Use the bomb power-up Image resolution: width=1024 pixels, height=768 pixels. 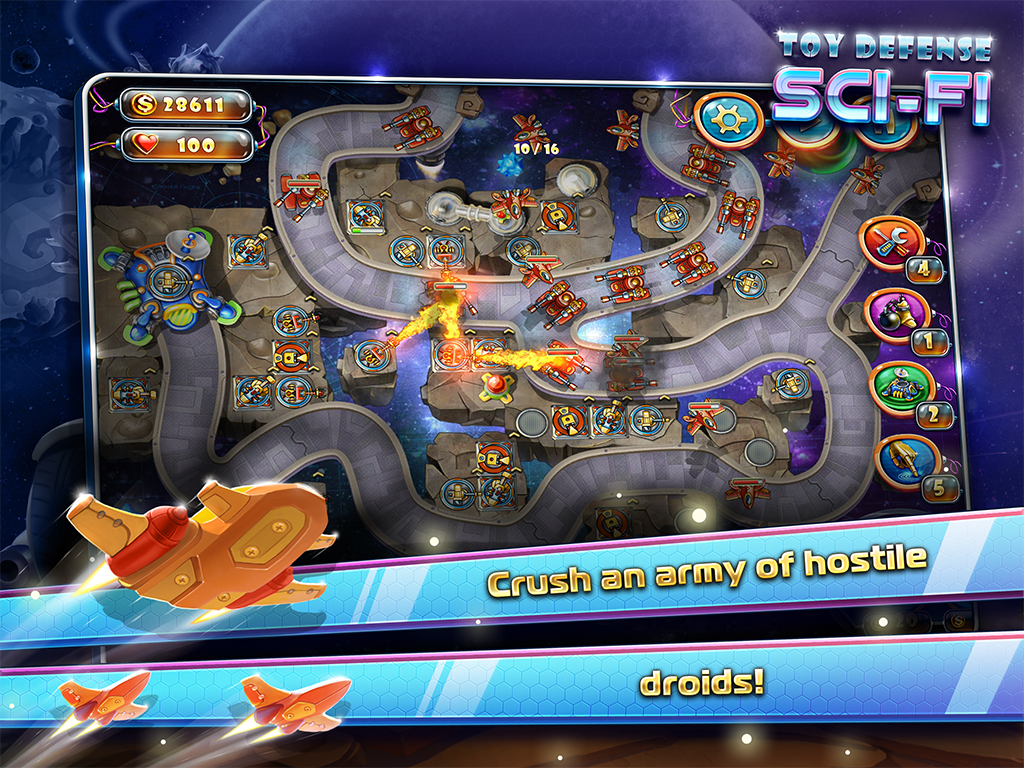[893, 317]
